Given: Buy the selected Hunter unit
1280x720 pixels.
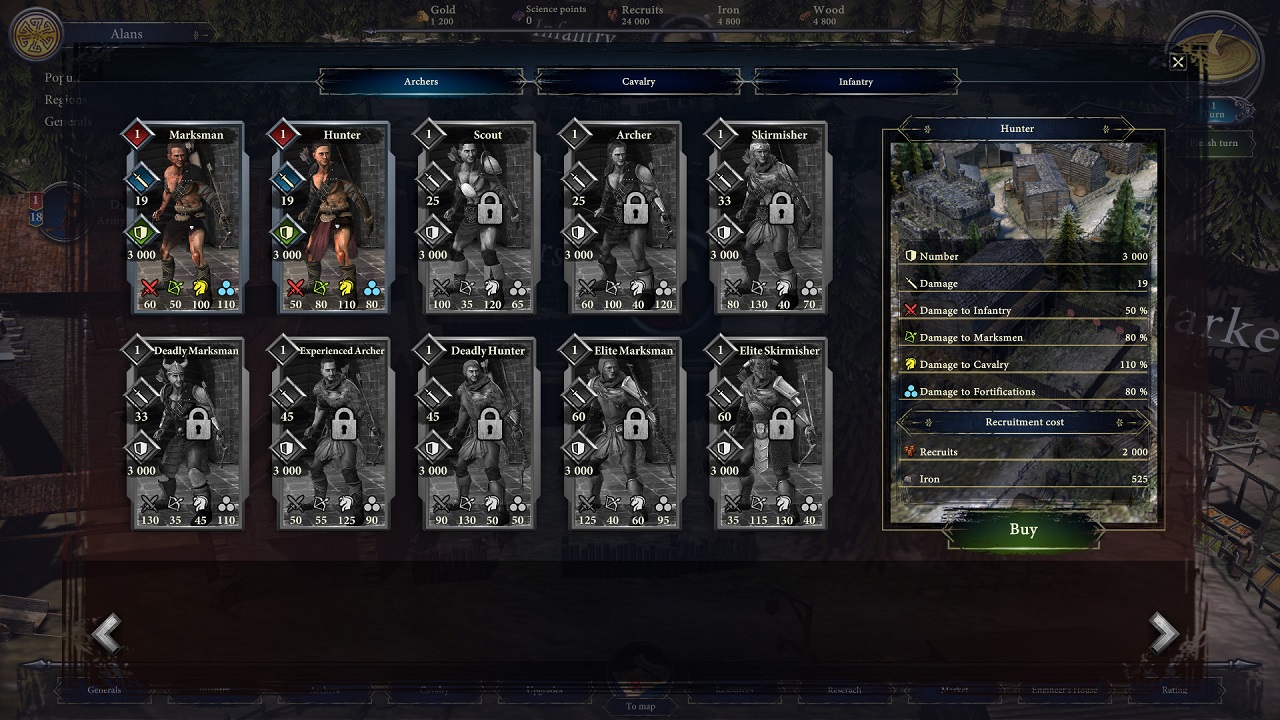Looking at the screenshot, I should pos(1023,530).
